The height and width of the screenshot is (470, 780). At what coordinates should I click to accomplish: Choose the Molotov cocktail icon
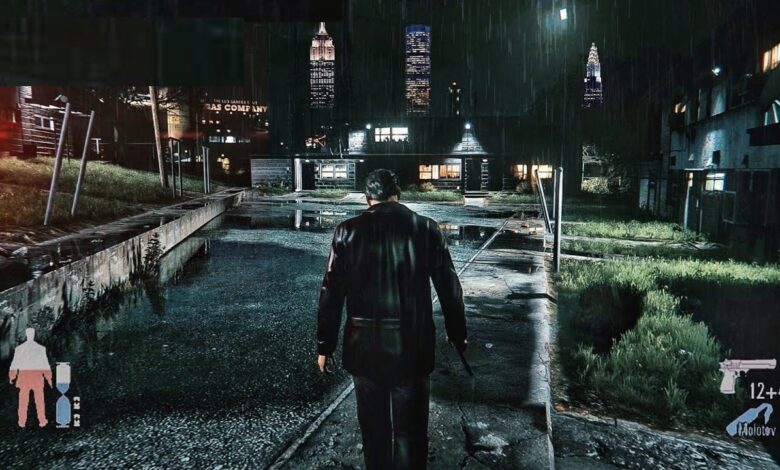[750, 420]
